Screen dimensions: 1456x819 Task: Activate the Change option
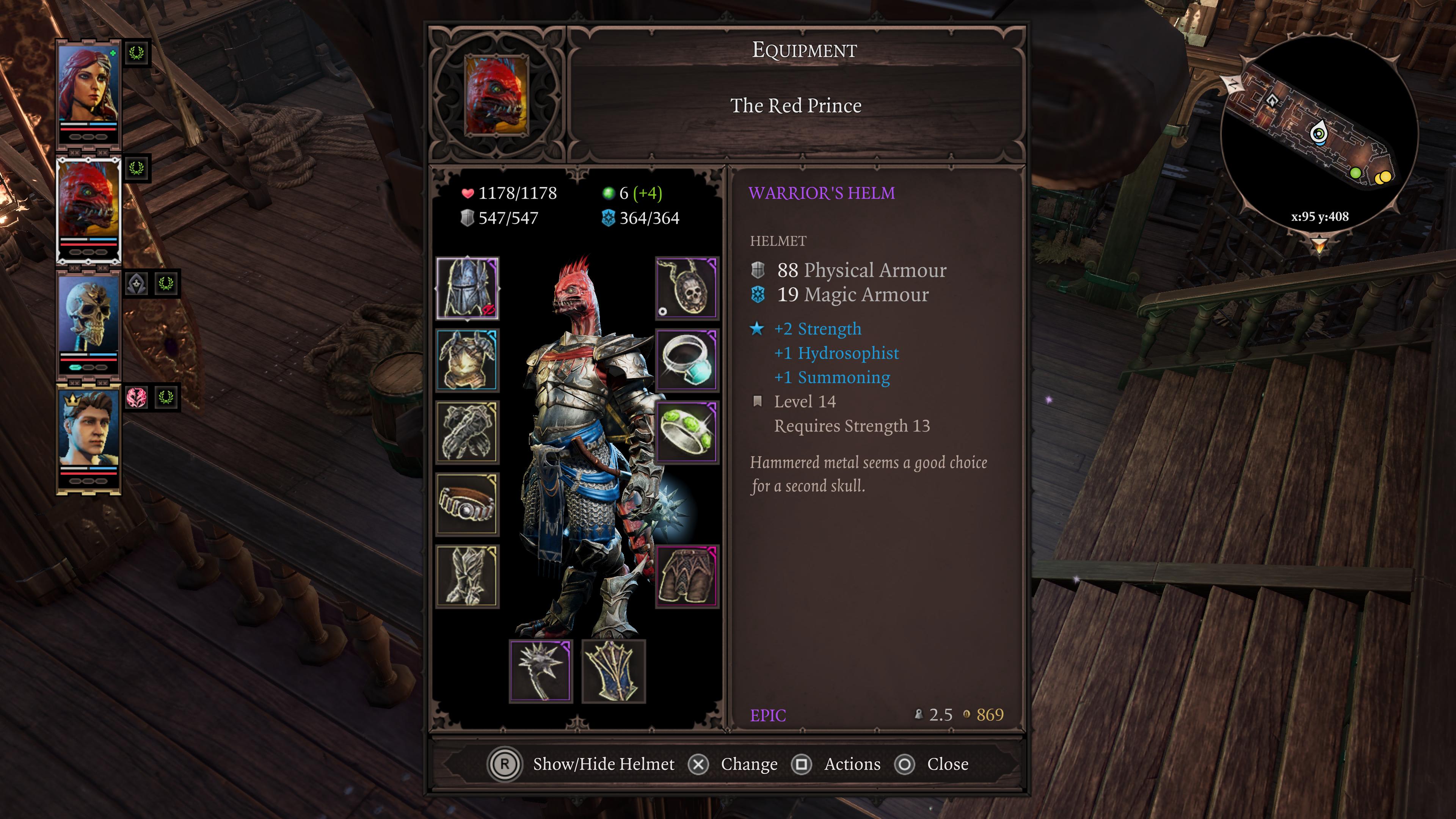(748, 764)
